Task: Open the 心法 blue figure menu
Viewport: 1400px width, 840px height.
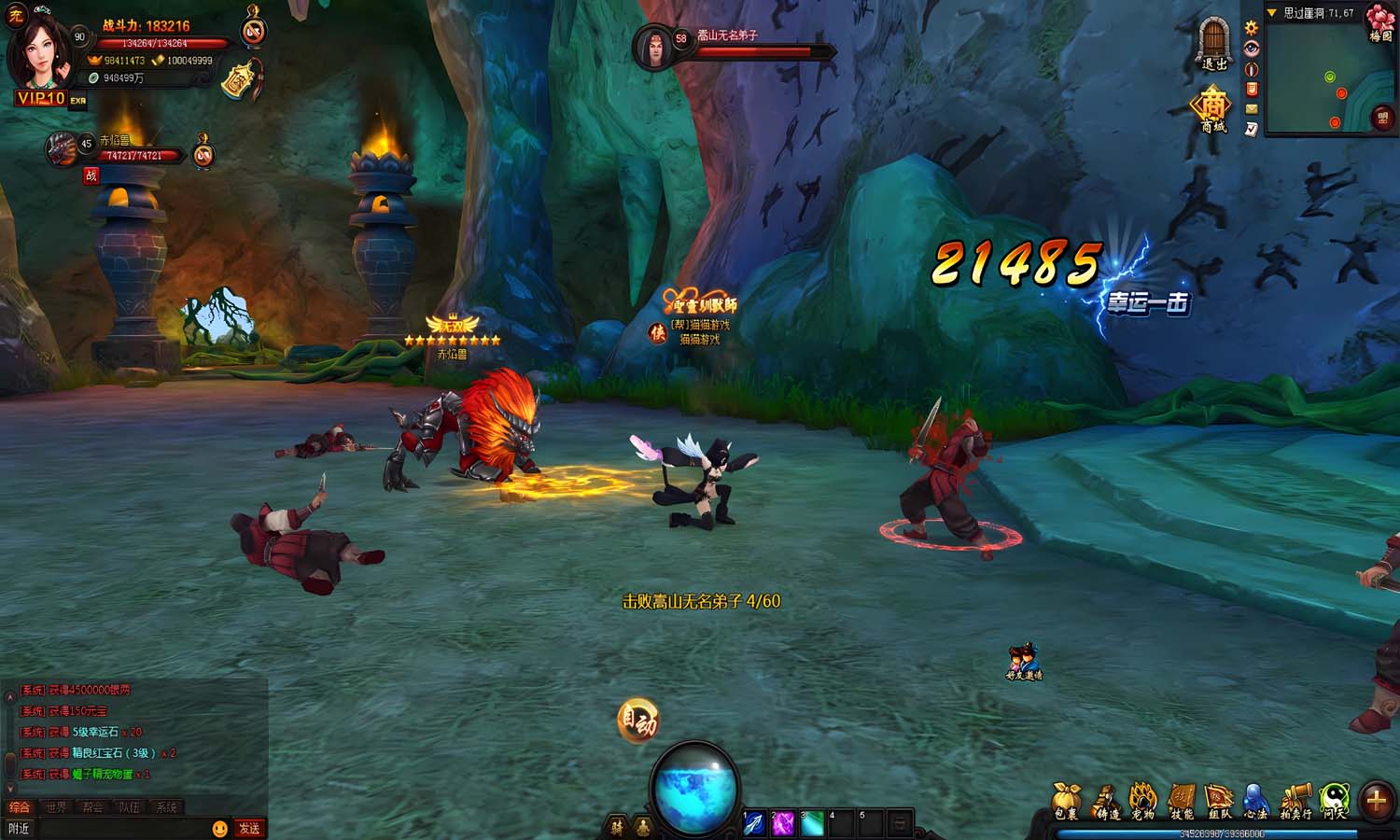Action: (1256, 800)
